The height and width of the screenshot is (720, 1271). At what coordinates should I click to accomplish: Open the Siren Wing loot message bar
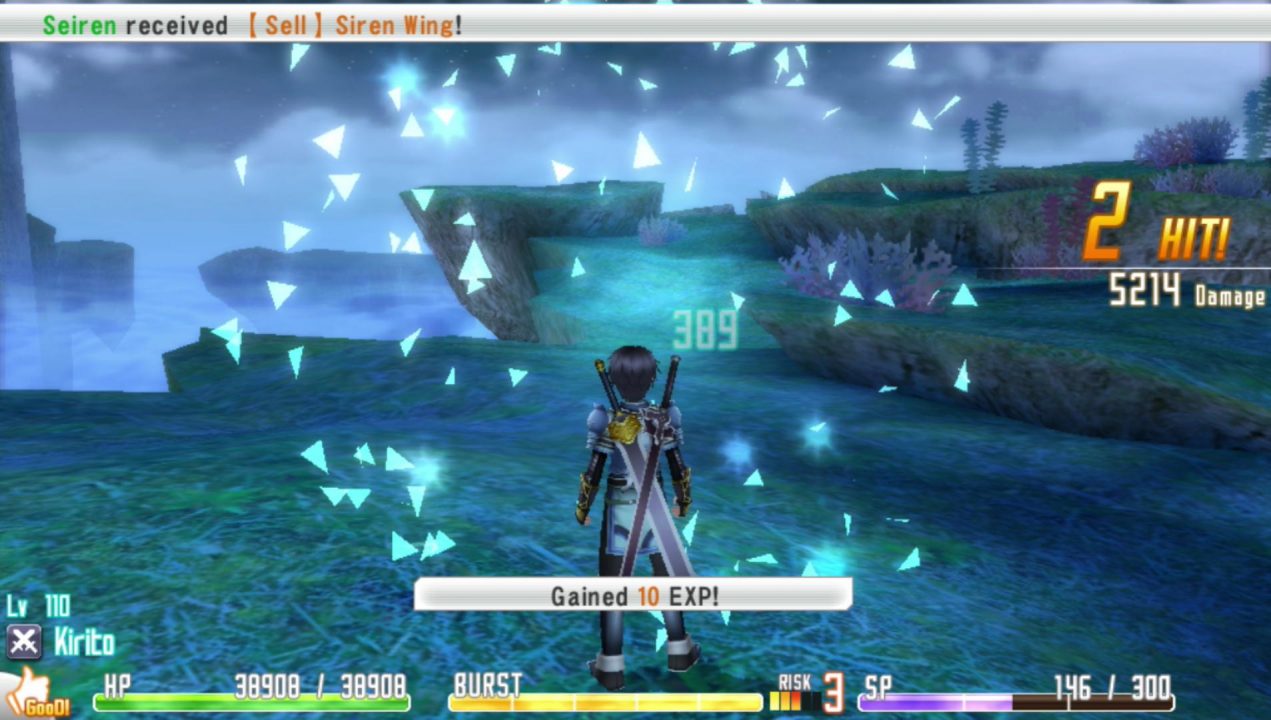pyautogui.click(x=635, y=26)
